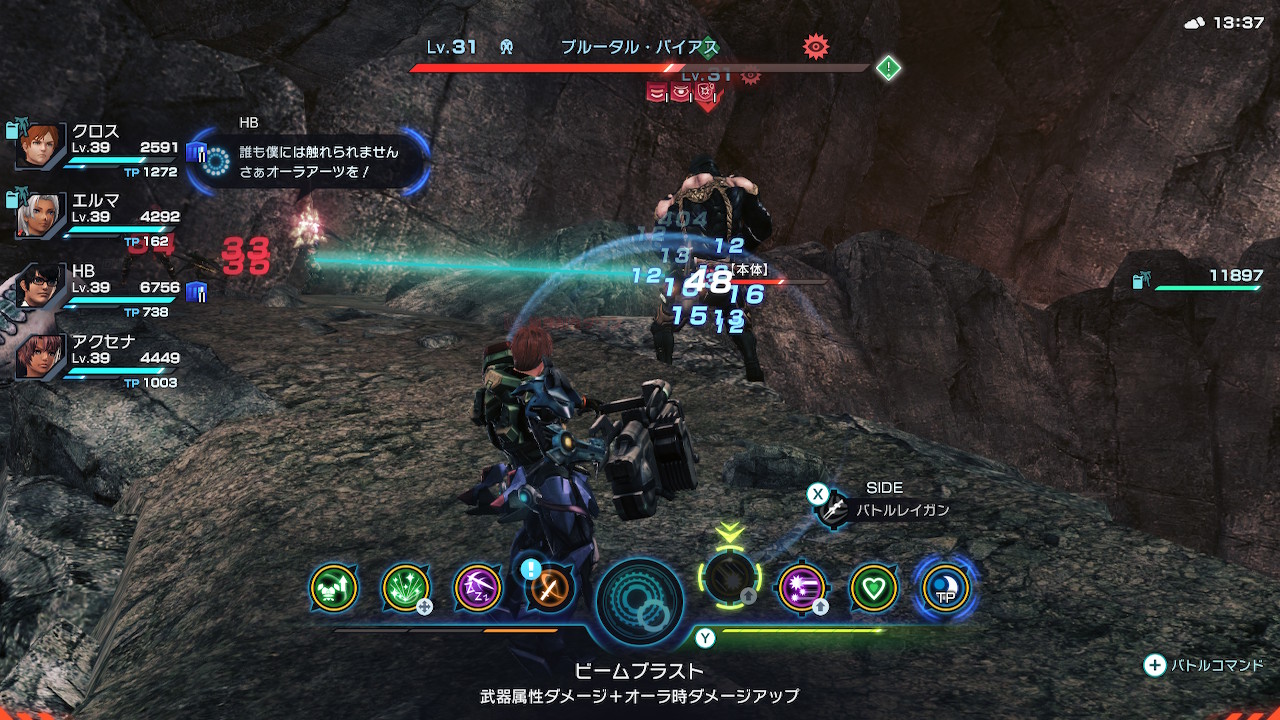Activate the green buff art with up arrow
The width and height of the screenshot is (1280, 720).
point(334,588)
